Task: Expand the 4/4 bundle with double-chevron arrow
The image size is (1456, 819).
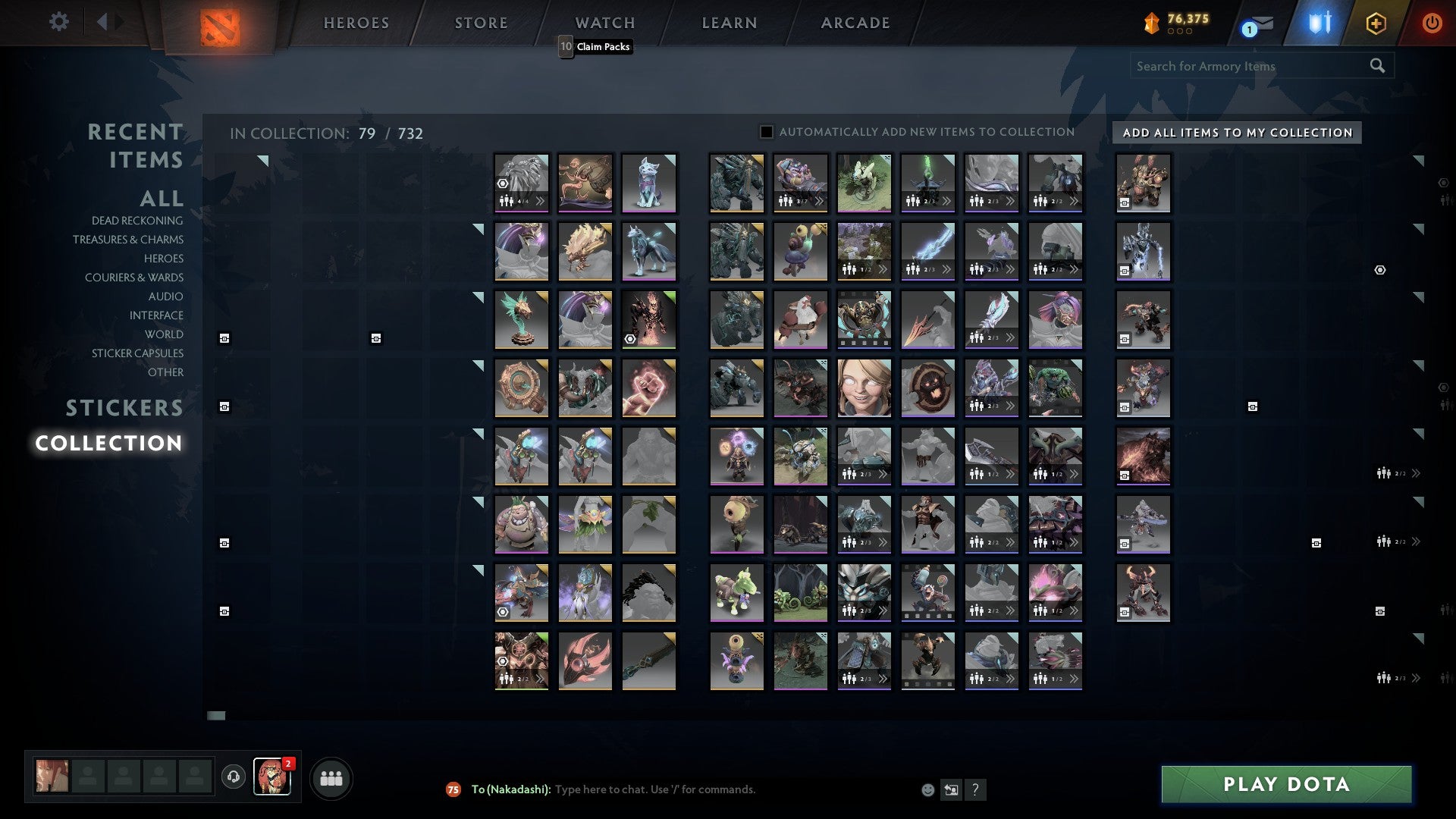Action: (x=540, y=201)
